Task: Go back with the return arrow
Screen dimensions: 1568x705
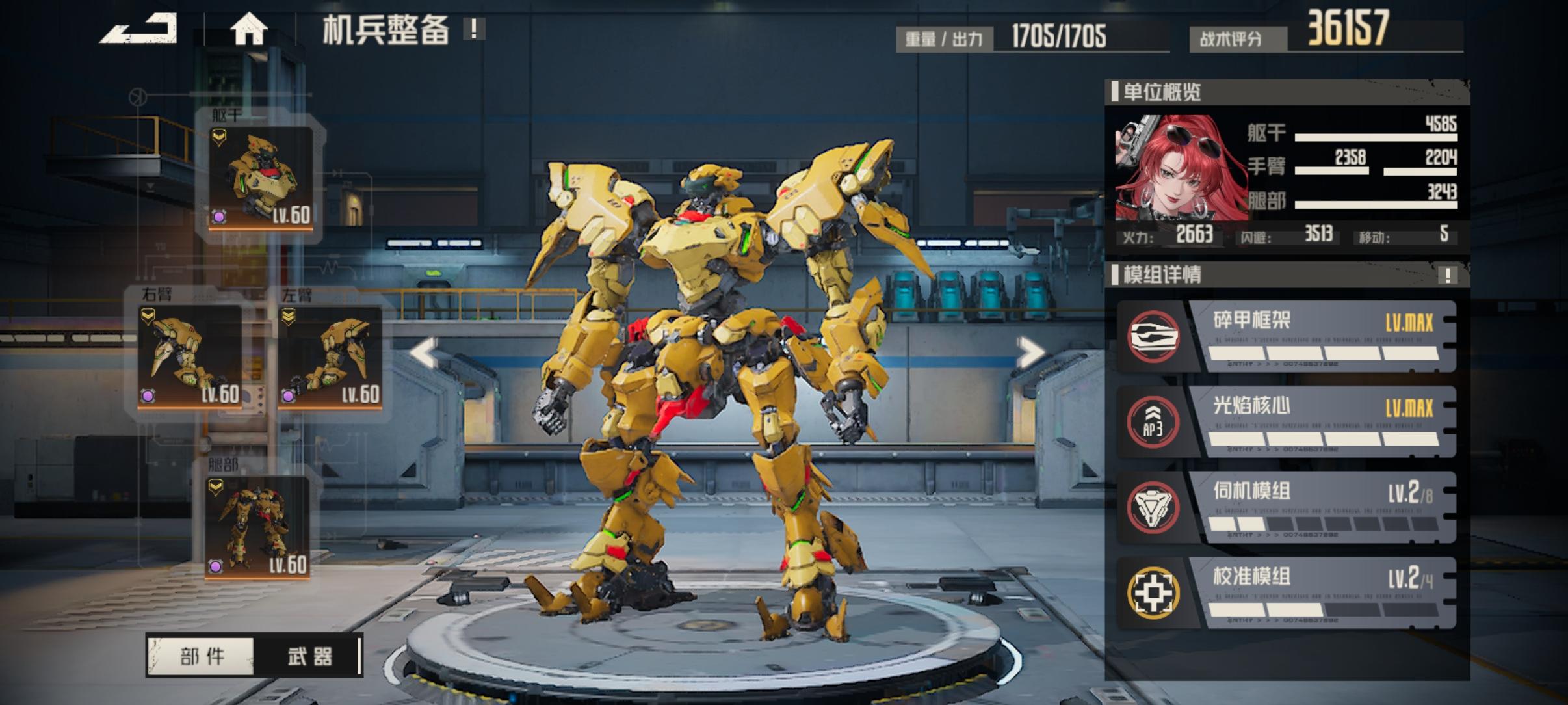Action: click(x=138, y=29)
